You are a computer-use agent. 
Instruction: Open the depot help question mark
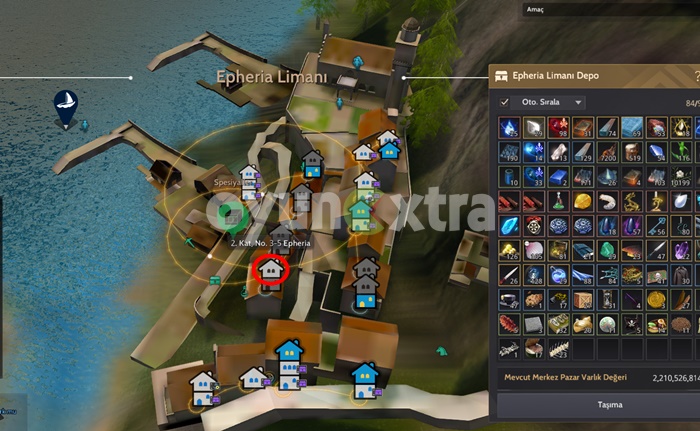[x=696, y=75]
